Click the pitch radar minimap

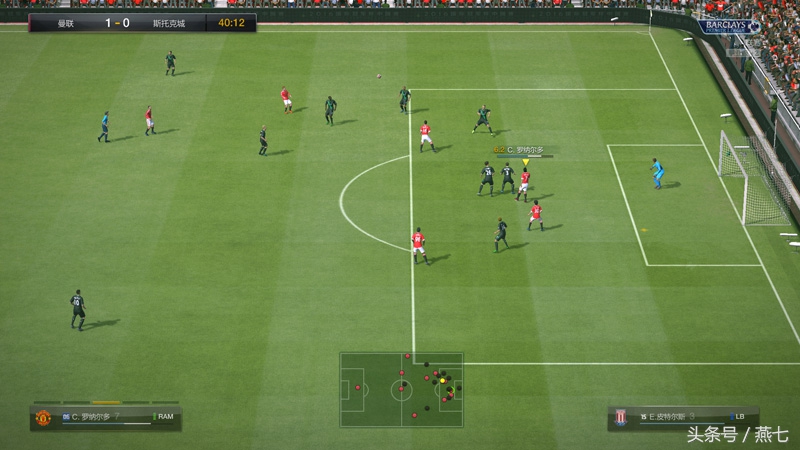coord(401,389)
